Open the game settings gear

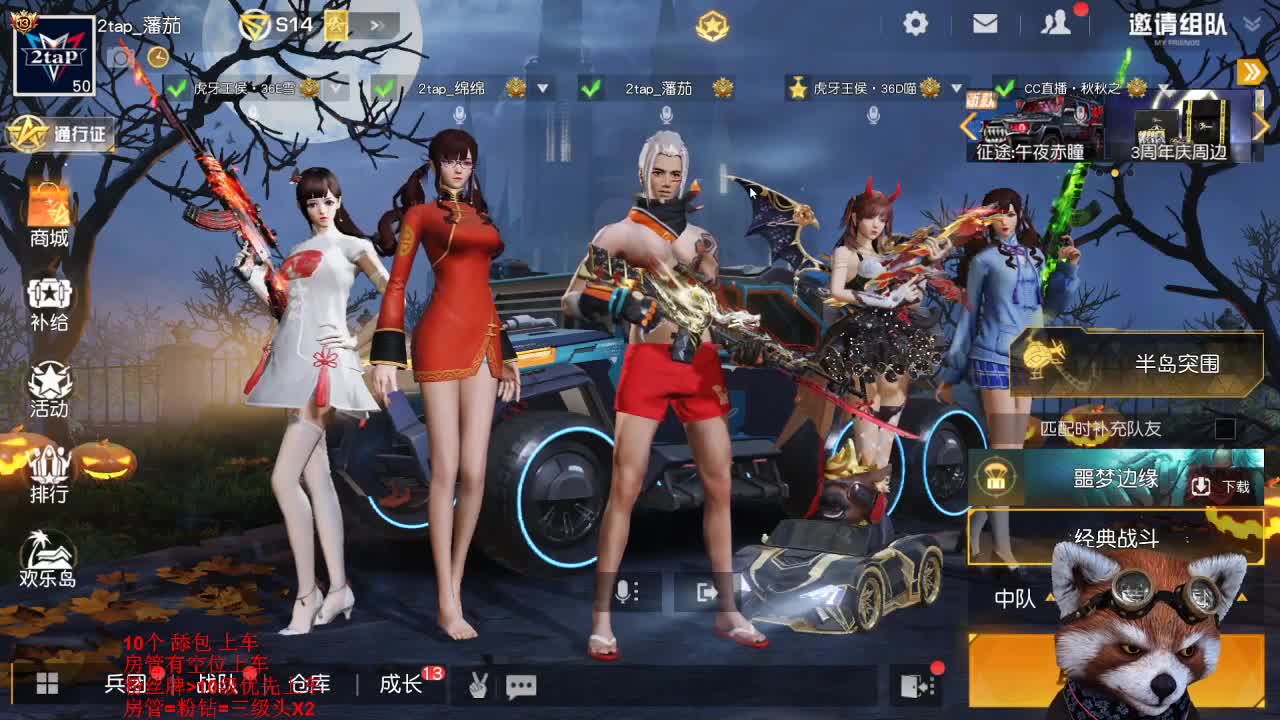pyautogui.click(x=914, y=22)
